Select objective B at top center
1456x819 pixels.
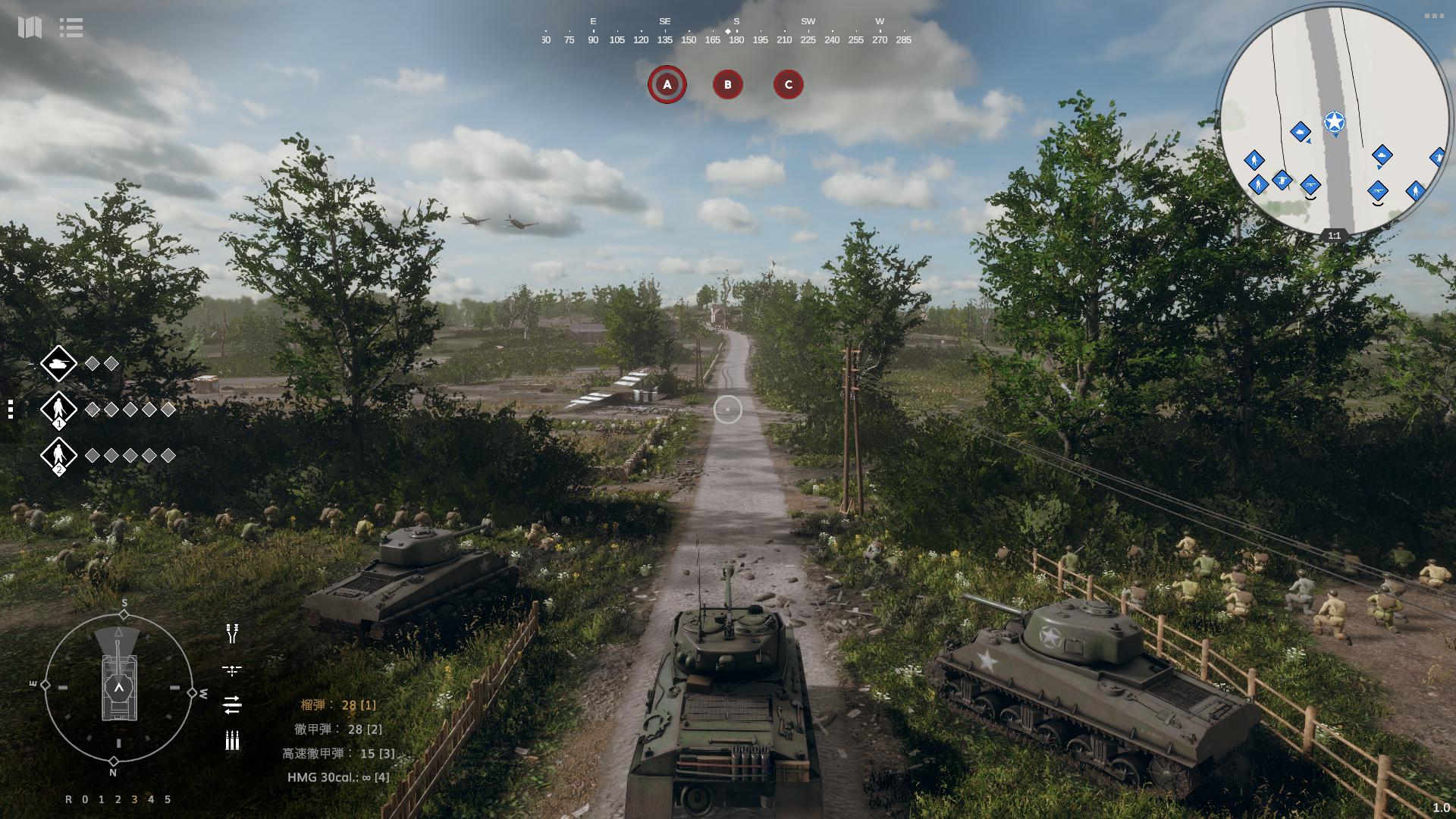[727, 85]
